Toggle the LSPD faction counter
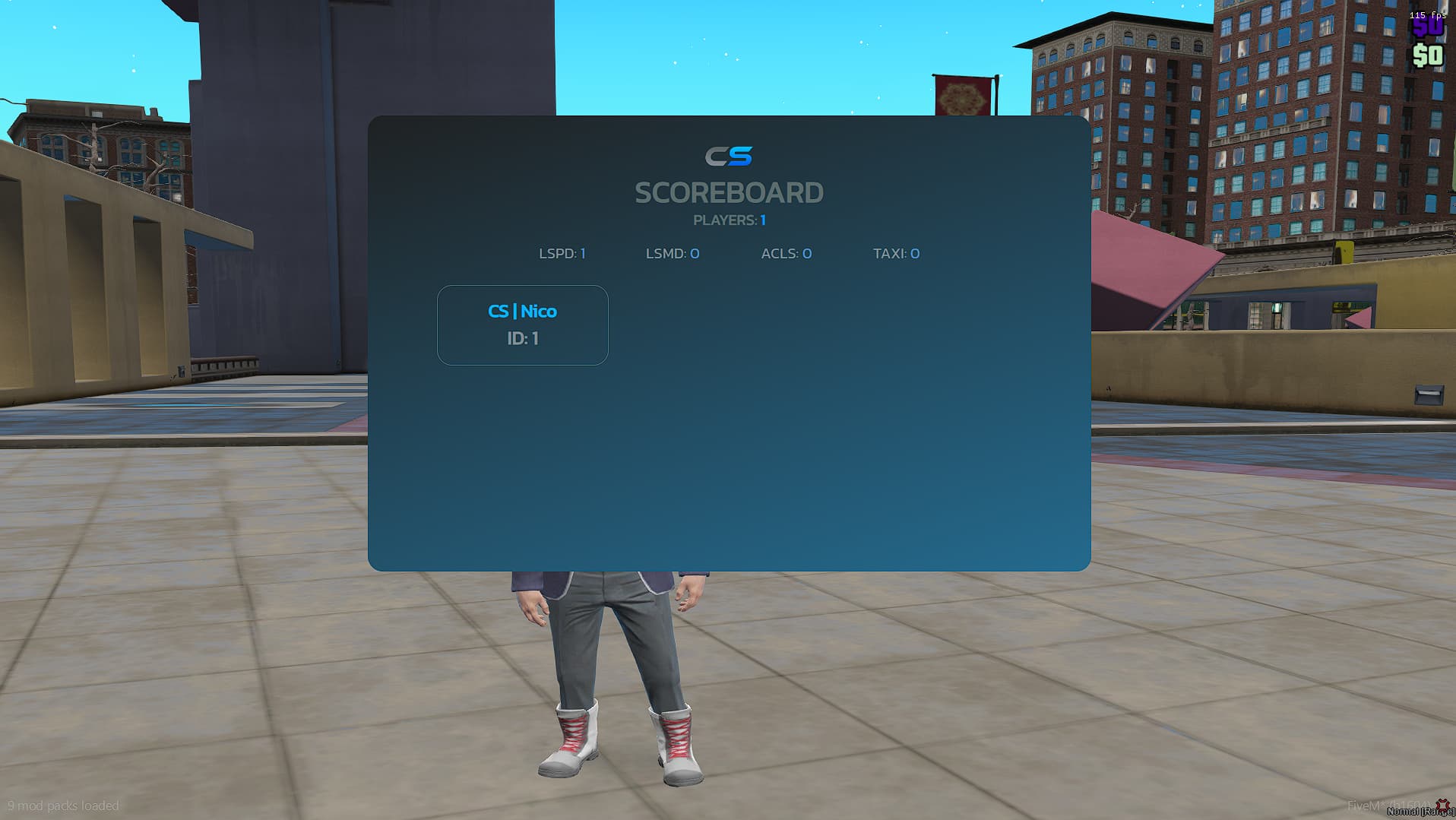The image size is (1456, 820). coord(562,253)
